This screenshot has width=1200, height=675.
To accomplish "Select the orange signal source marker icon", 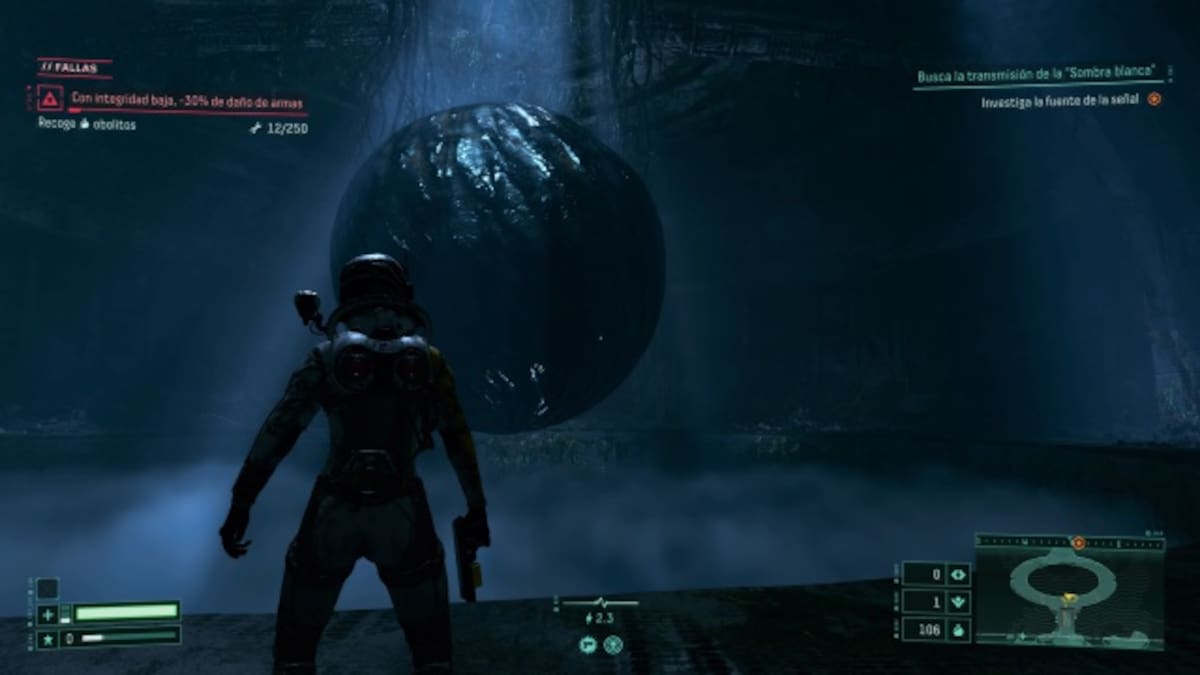I will [1154, 100].
